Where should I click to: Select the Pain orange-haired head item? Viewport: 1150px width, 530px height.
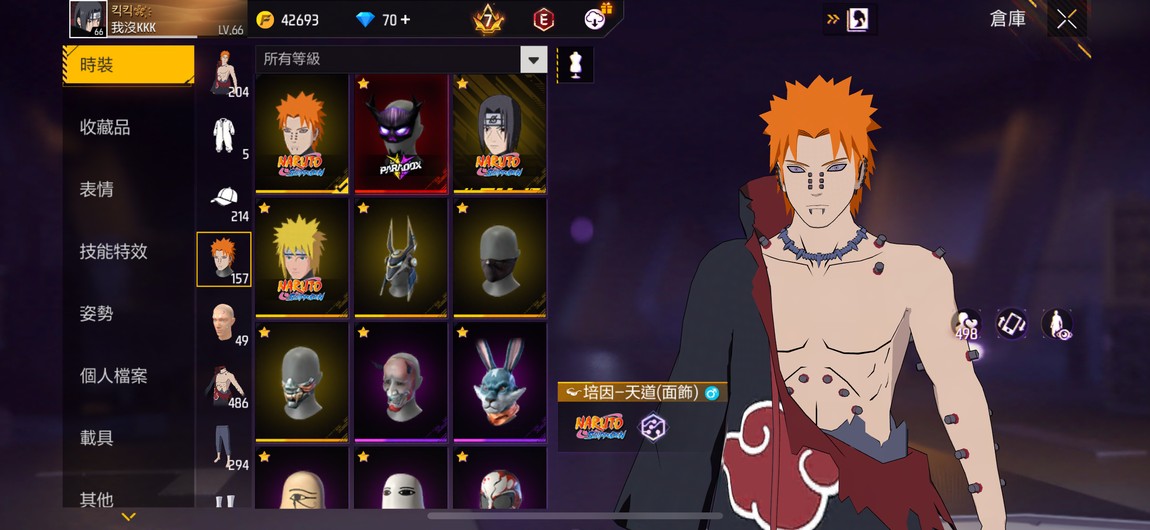coord(301,132)
